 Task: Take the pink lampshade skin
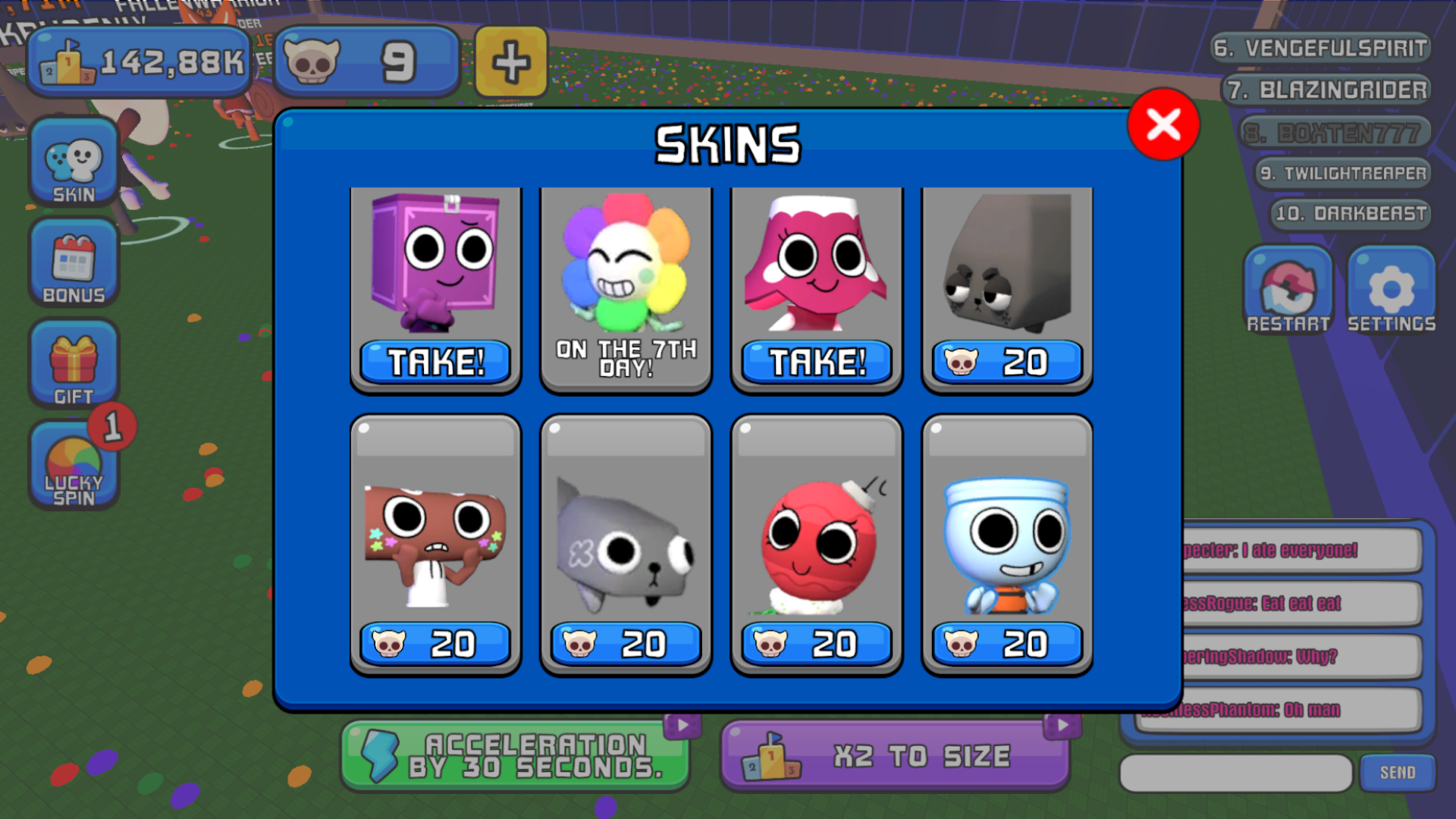pyautogui.click(x=815, y=362)
